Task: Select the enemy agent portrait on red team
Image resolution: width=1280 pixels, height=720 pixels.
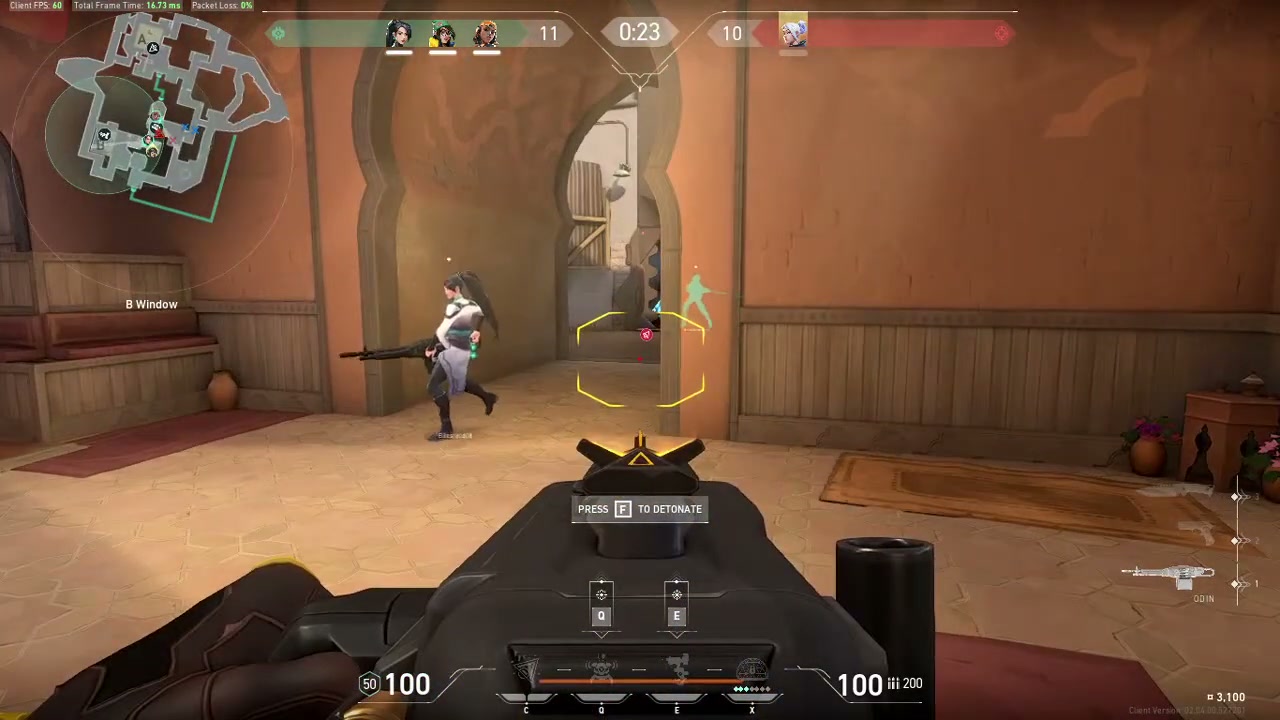Action: 793,33
